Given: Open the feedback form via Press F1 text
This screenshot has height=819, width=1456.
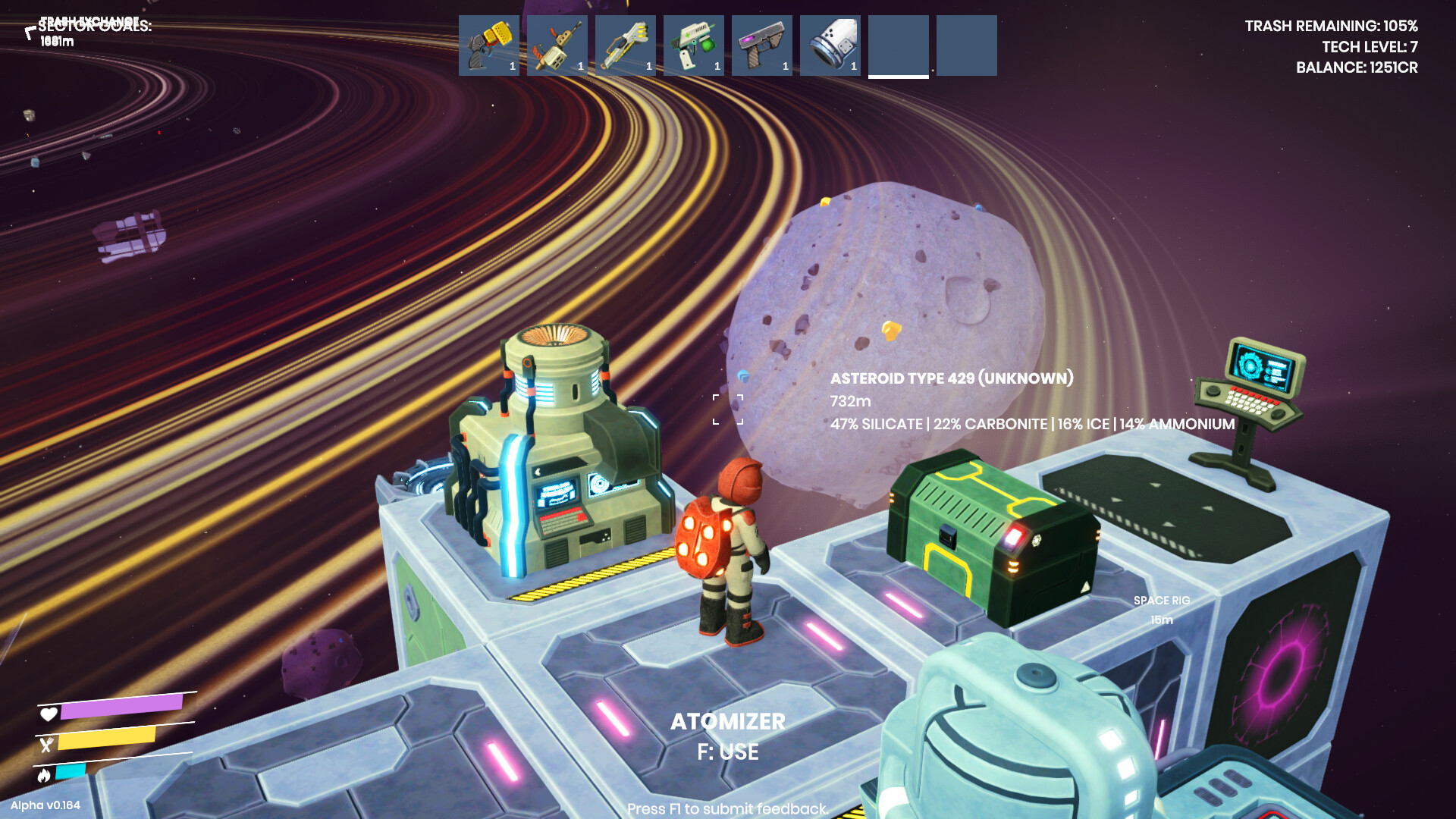Looking at the screenshot, I should point(726,808).
